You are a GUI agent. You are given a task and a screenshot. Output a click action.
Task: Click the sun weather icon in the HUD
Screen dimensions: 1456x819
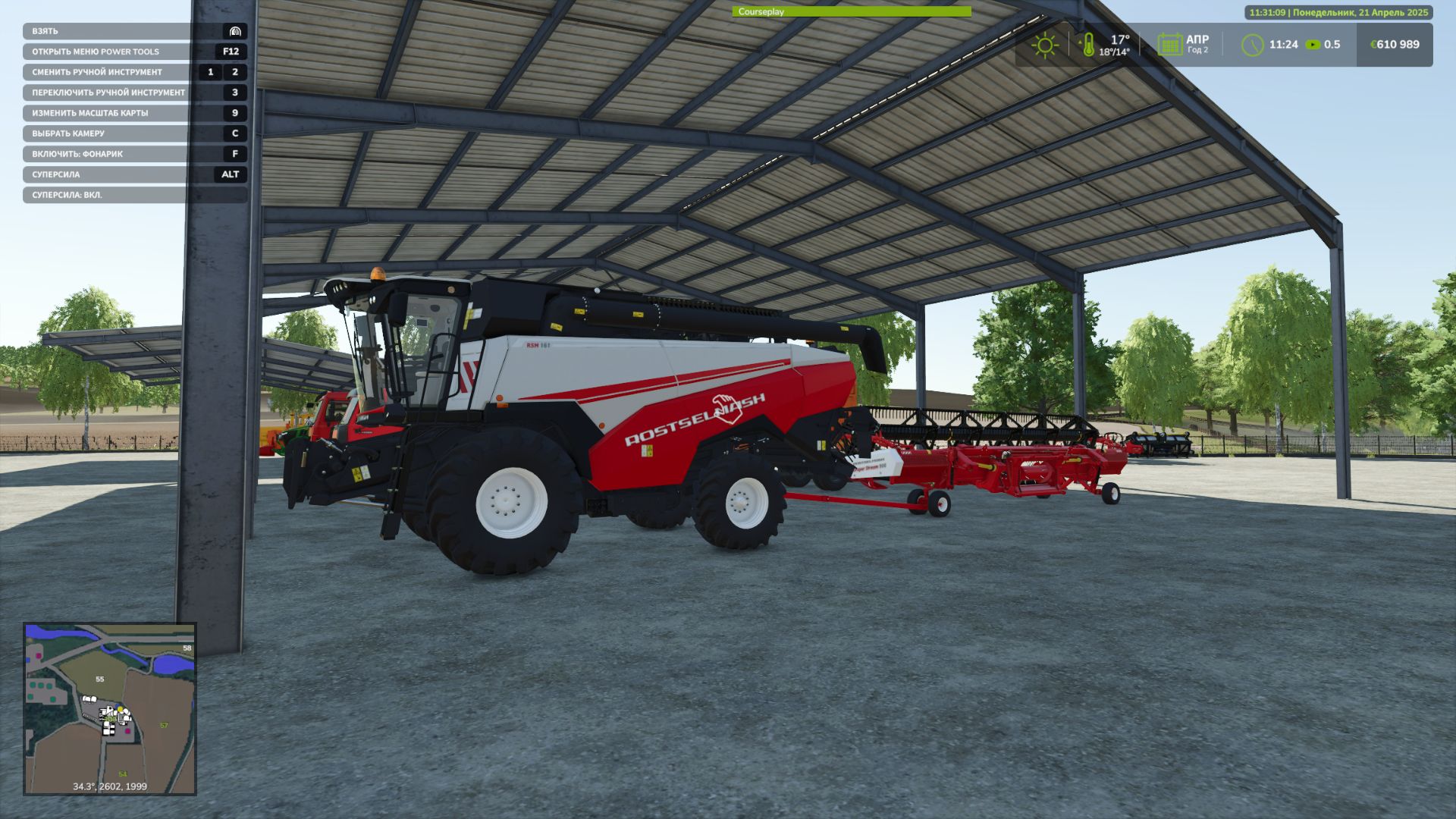tap(1045, 45)
